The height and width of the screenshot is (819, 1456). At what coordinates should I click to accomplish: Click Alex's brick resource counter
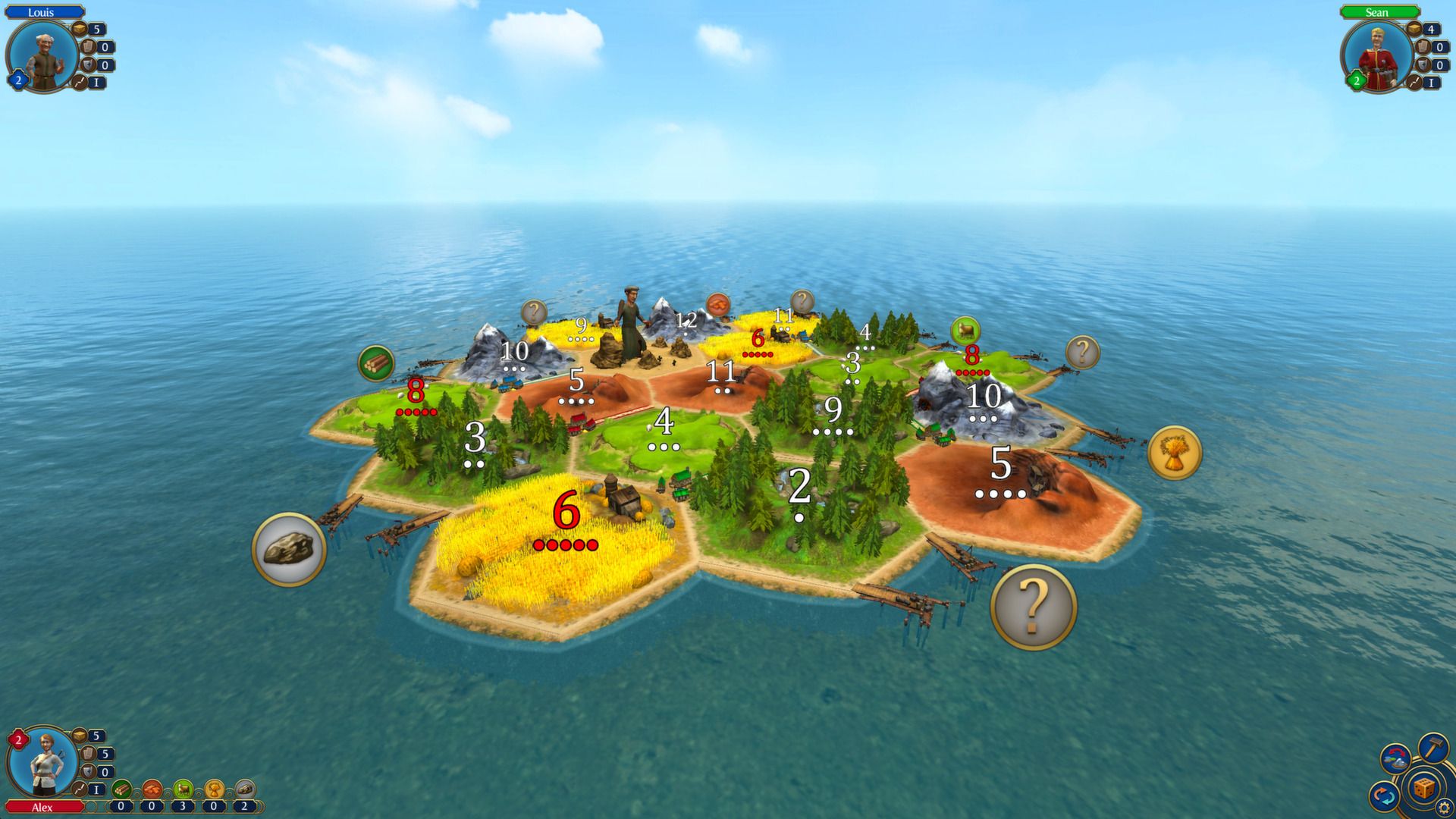click(151, 807)
